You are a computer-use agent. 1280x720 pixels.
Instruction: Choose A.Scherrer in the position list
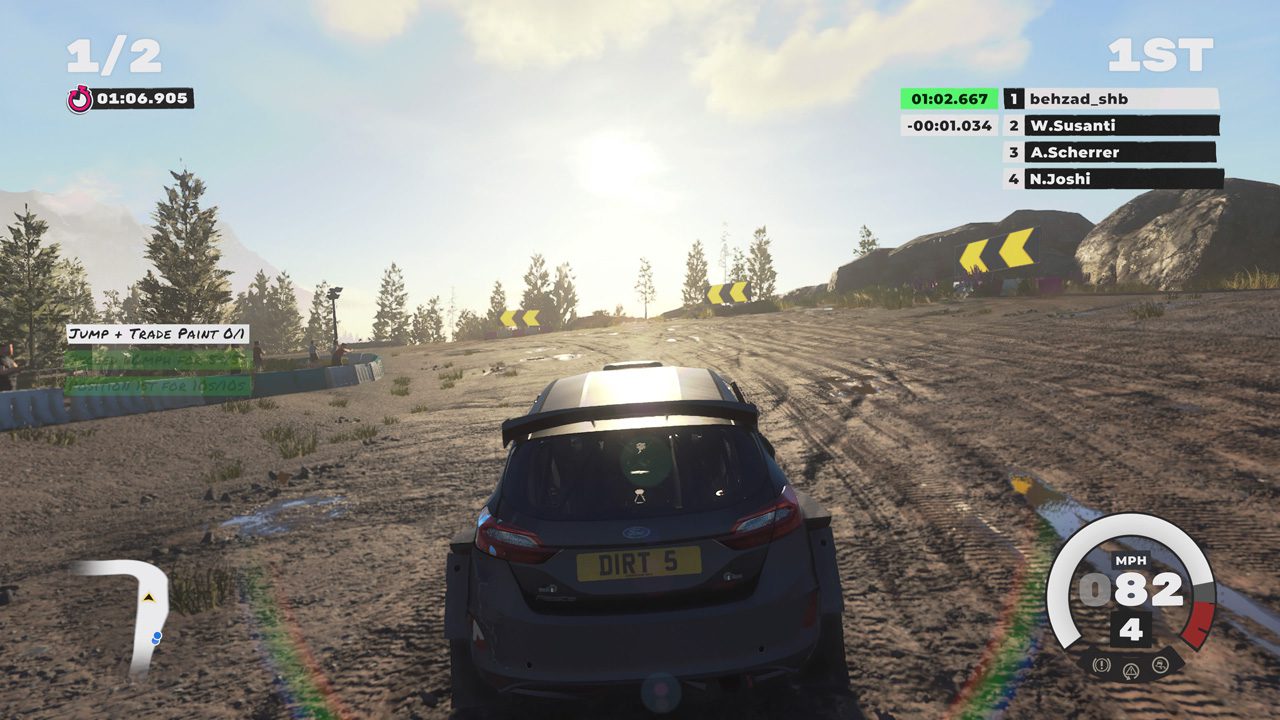[x=1110, y=152]
